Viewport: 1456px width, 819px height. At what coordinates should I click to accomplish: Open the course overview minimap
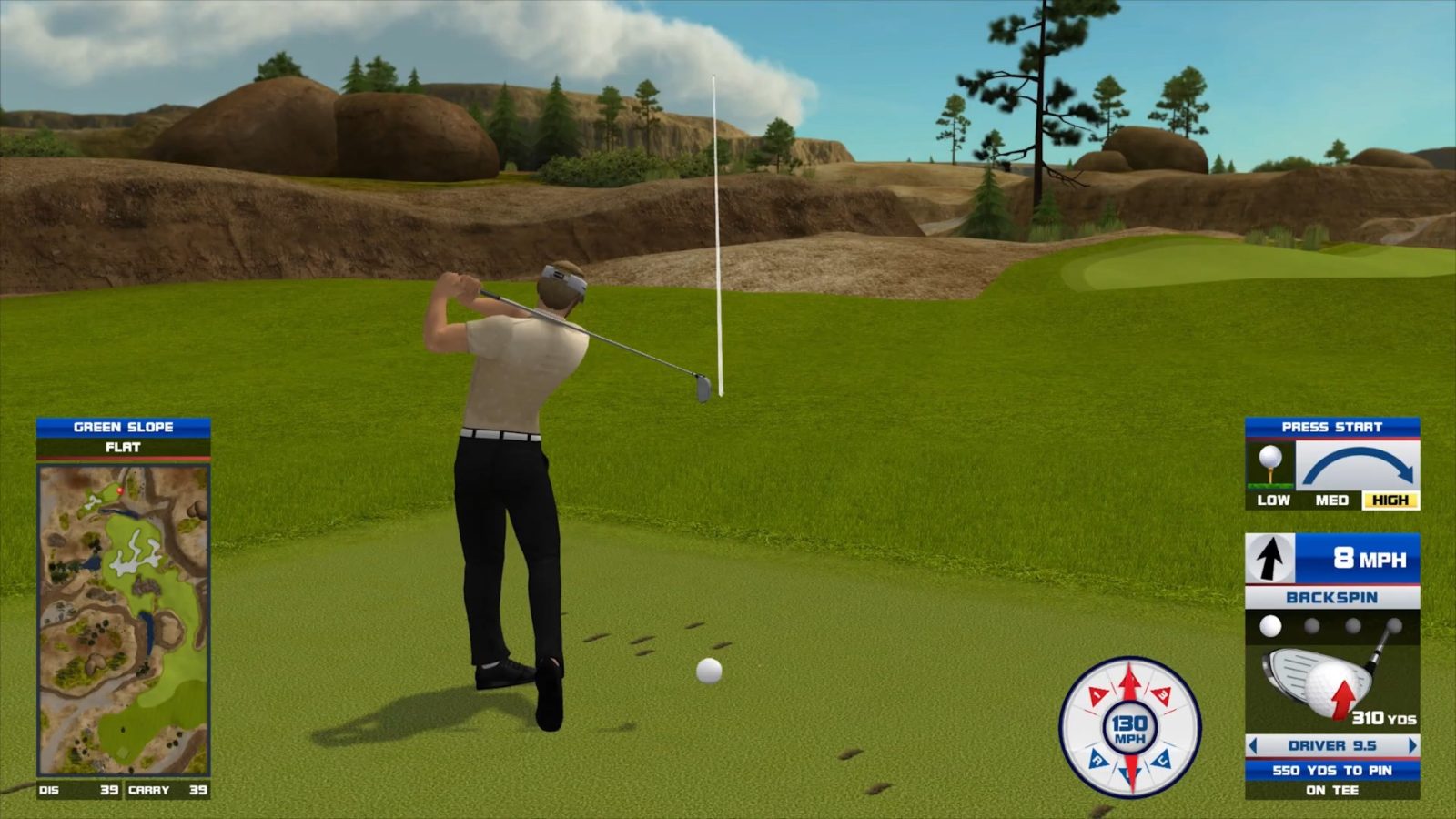(x=124, y=621)
